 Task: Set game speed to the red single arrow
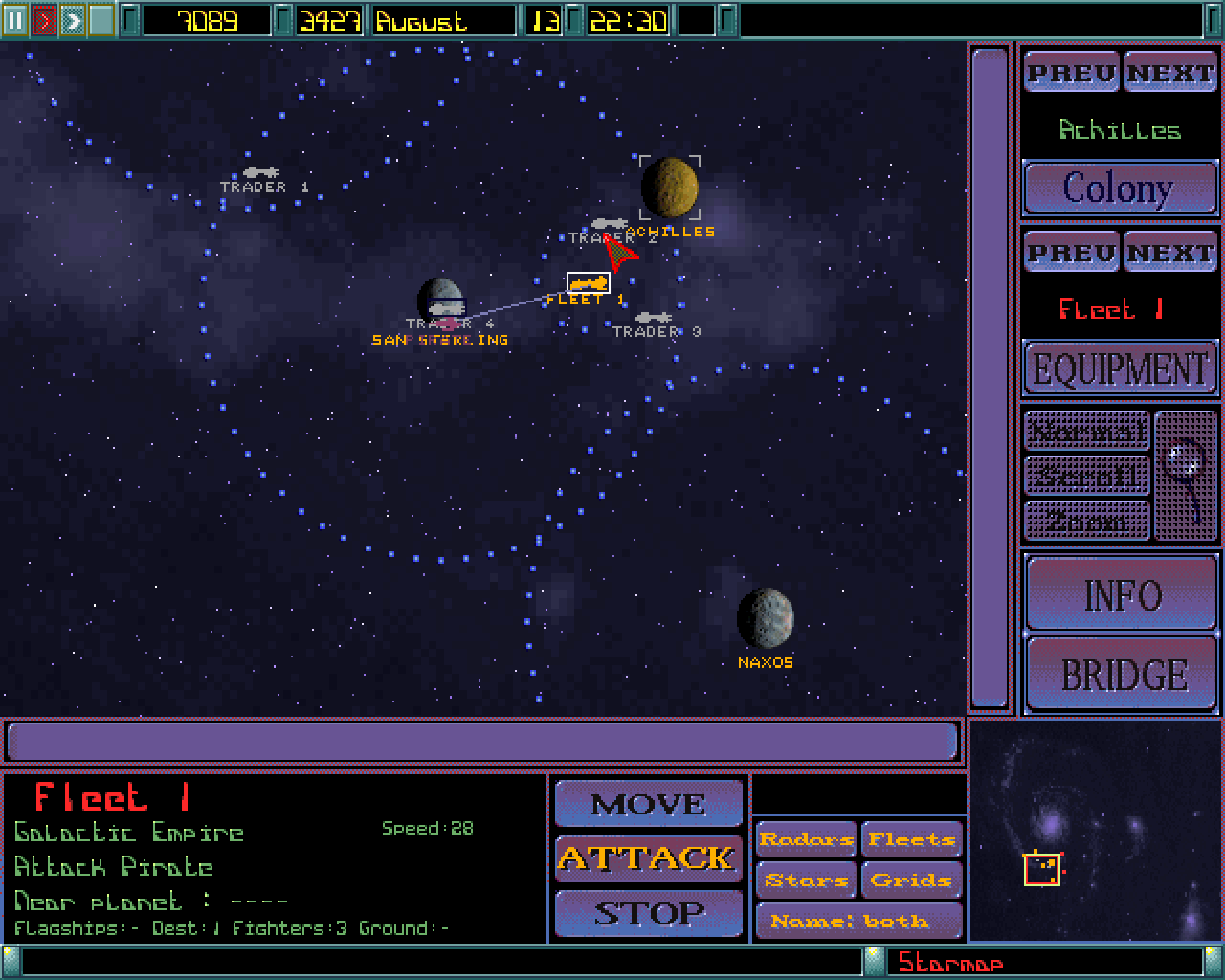tap(43, 20)
